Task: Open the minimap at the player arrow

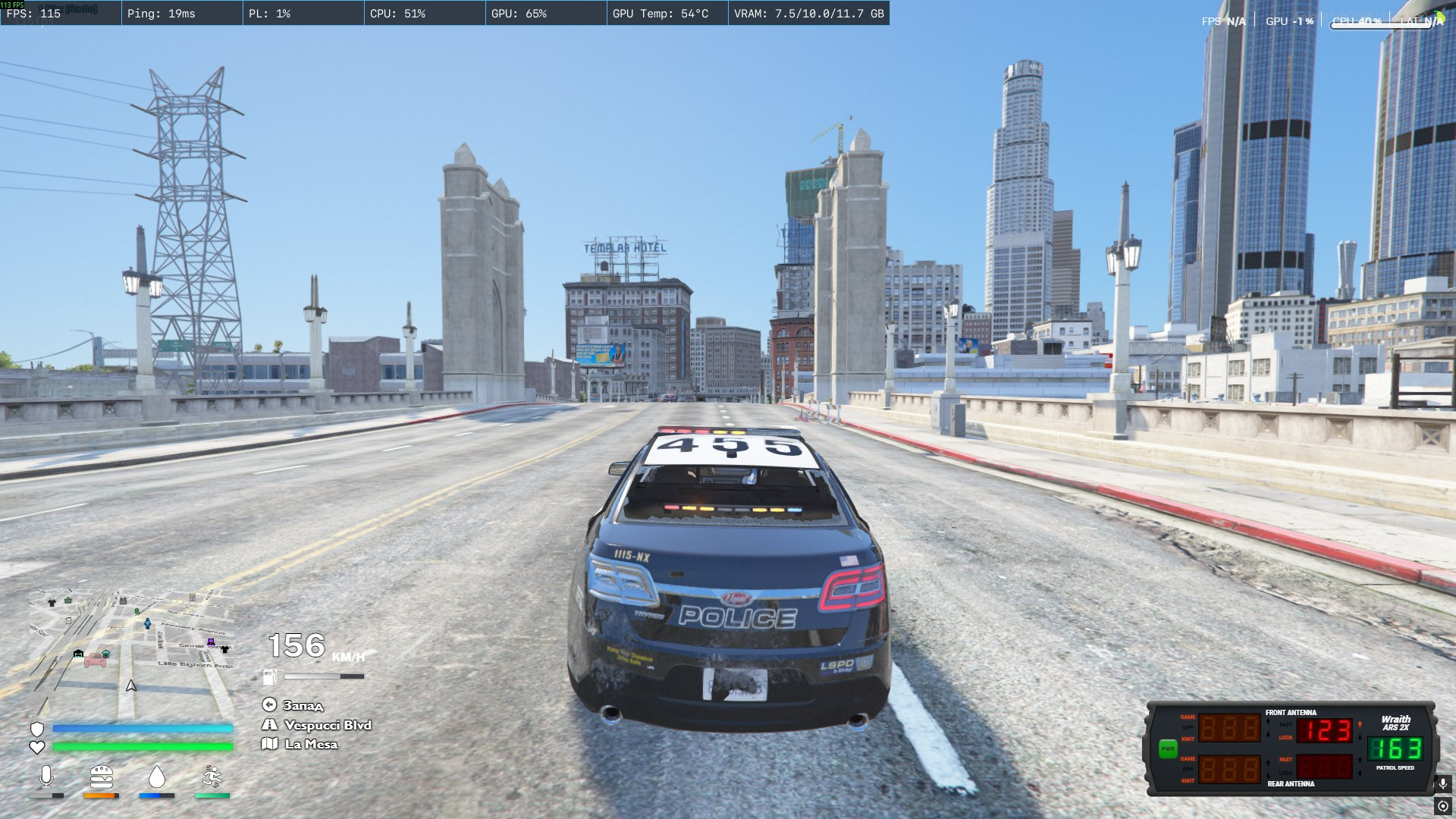Action: tap(131, 686)
